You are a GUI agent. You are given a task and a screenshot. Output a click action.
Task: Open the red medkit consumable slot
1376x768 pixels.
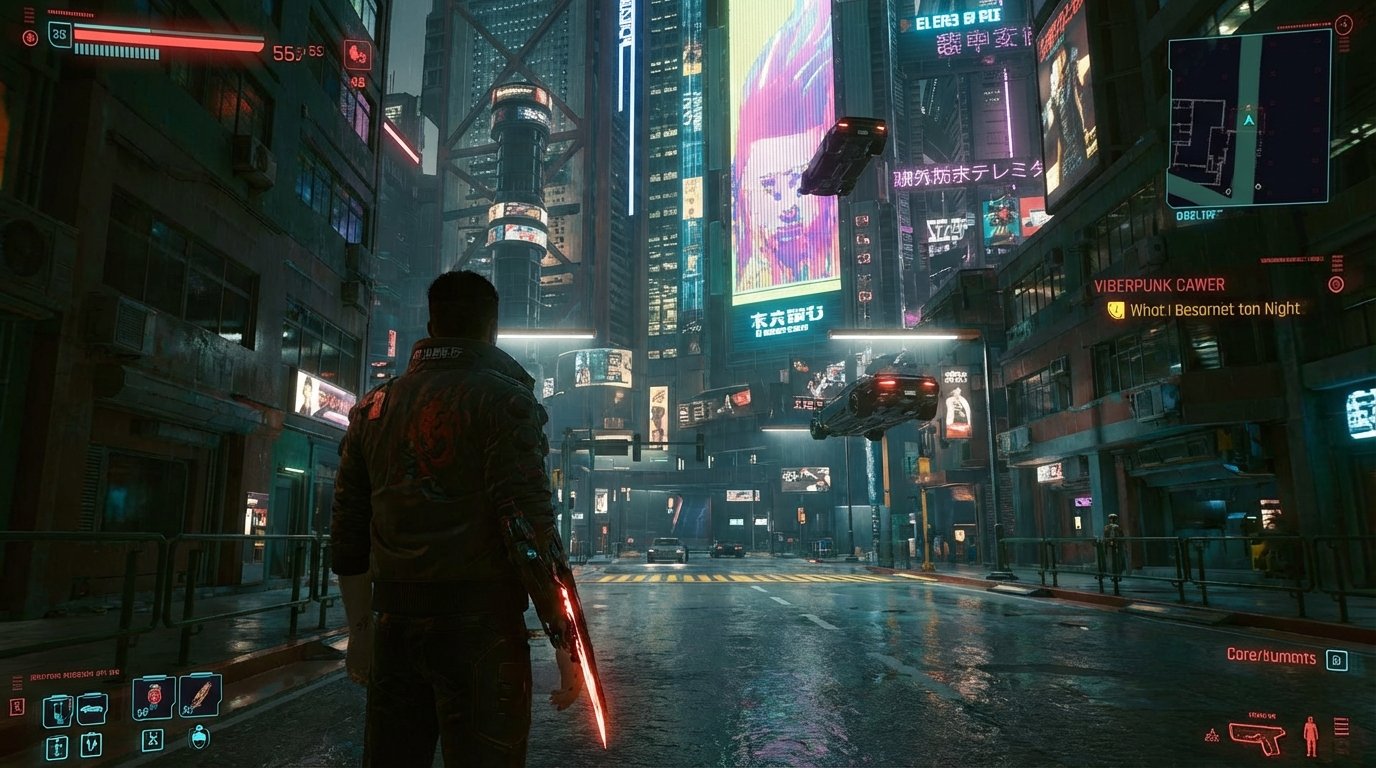click(153, 698)
